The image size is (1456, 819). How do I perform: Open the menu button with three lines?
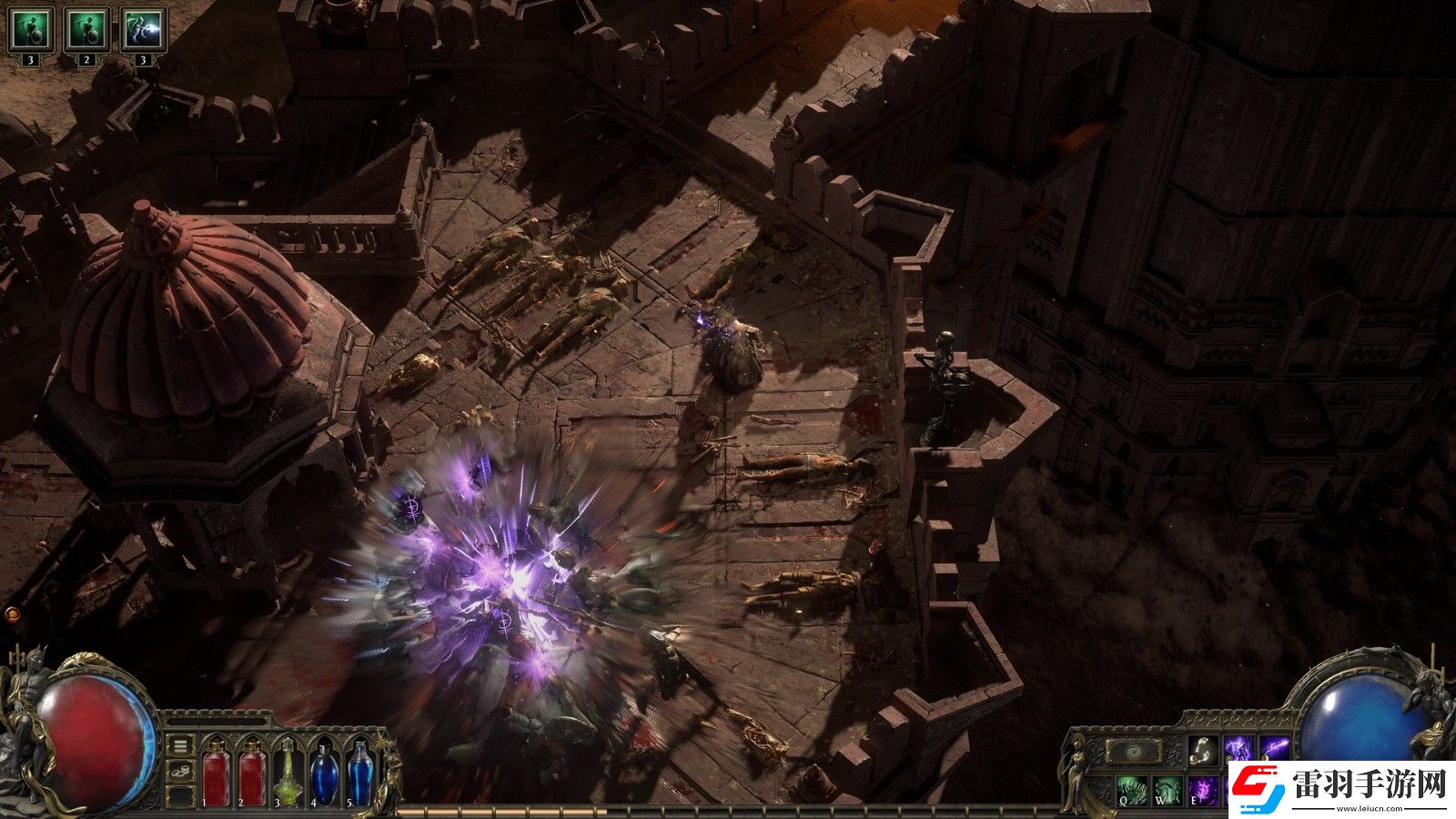coord(181,746)
